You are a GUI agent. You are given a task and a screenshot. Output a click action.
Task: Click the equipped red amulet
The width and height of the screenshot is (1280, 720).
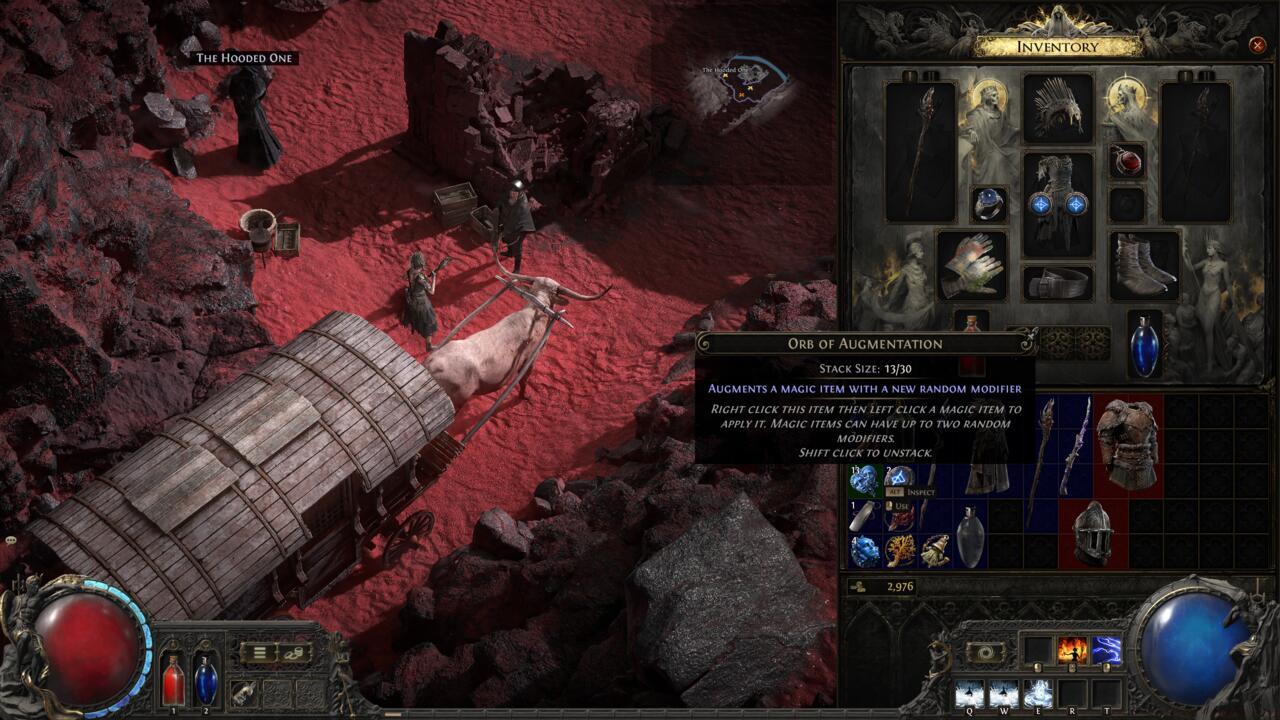tap(1128, 163)
